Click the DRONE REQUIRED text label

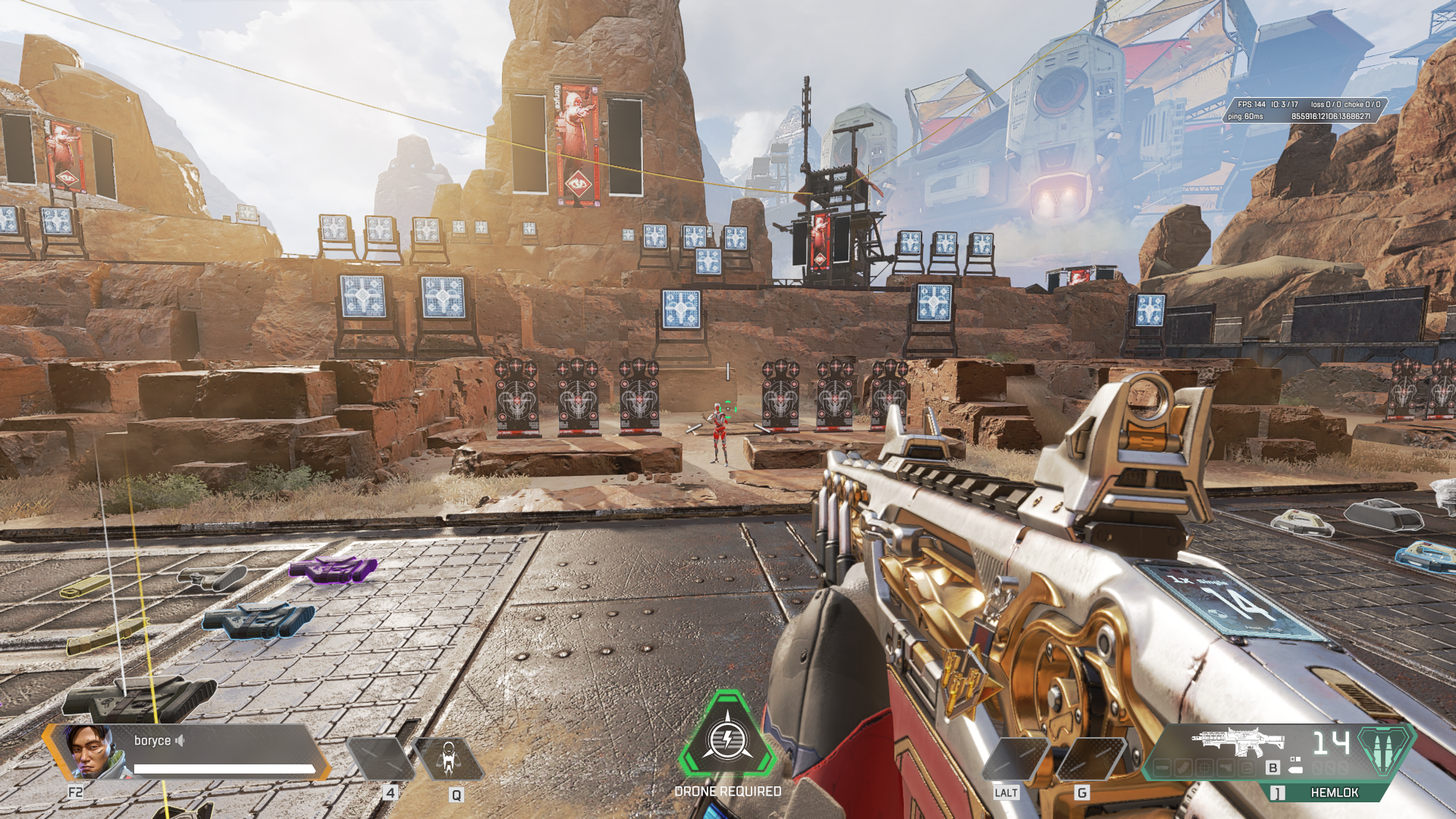point(728,791)
